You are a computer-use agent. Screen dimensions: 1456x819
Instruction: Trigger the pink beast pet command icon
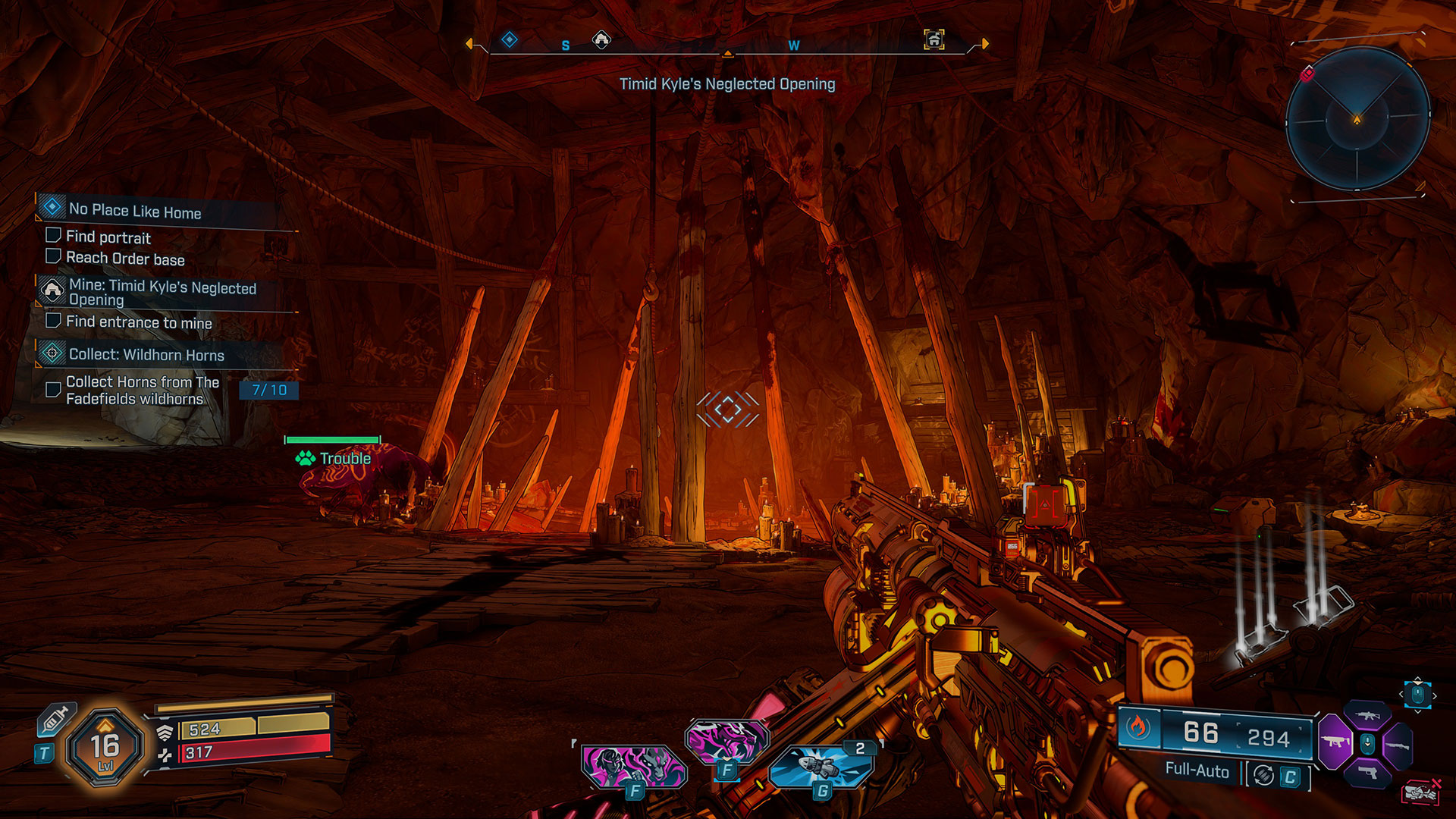(x=726, y=740)
